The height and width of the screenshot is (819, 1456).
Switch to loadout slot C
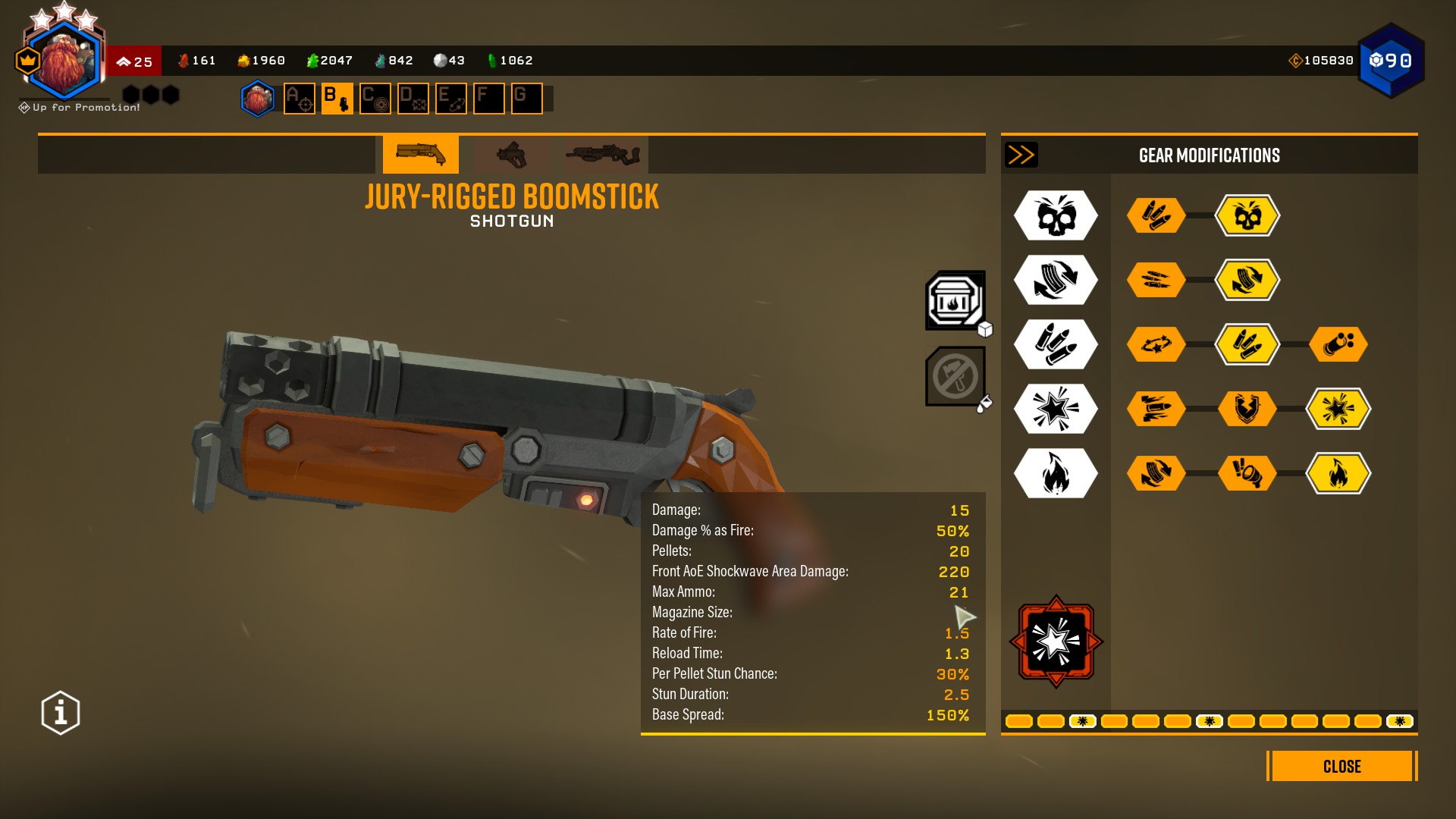coord(375,99)
